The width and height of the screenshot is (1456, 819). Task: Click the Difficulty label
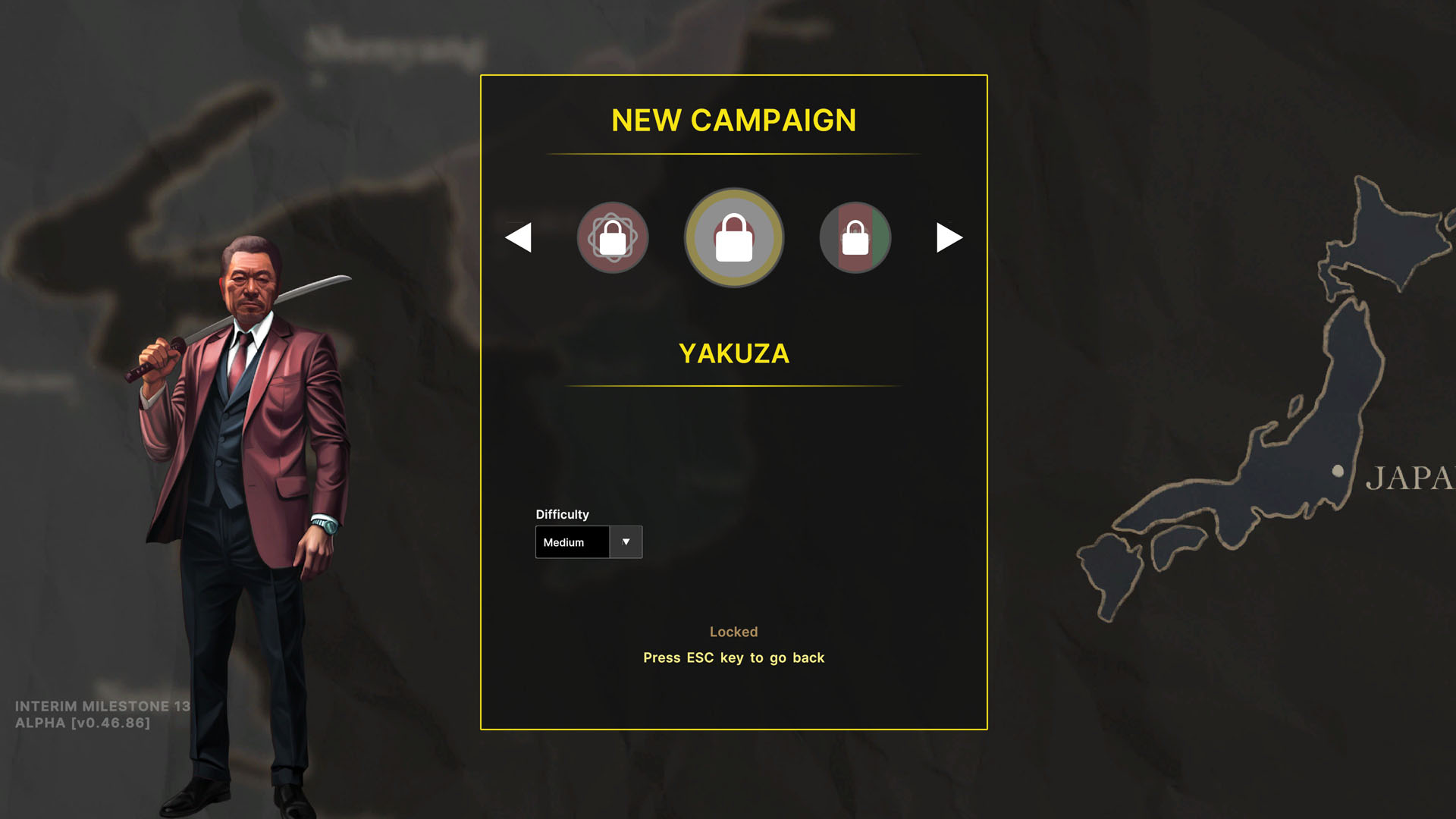pyautogui.click(x=562, y=514)
